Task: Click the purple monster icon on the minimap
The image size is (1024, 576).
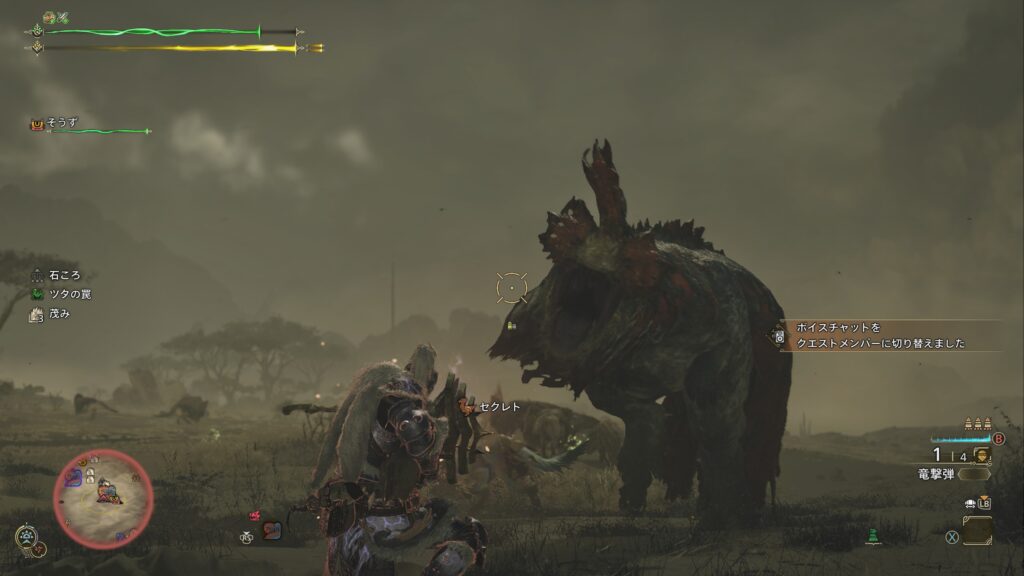Action: pyautogui.click(x=74, y=479)
